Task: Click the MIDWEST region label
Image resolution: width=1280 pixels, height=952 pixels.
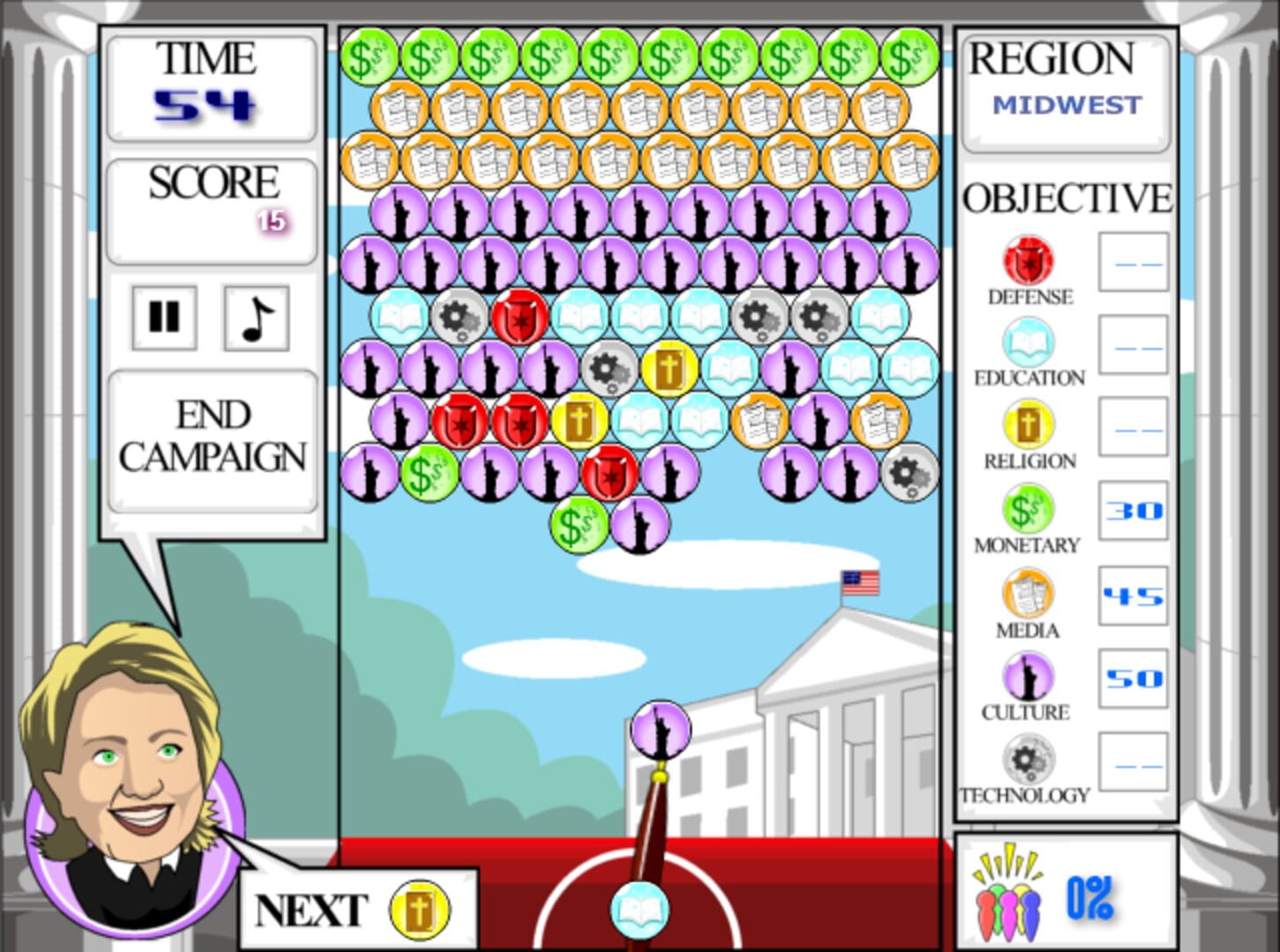Action: click(x=1063, y=104)
